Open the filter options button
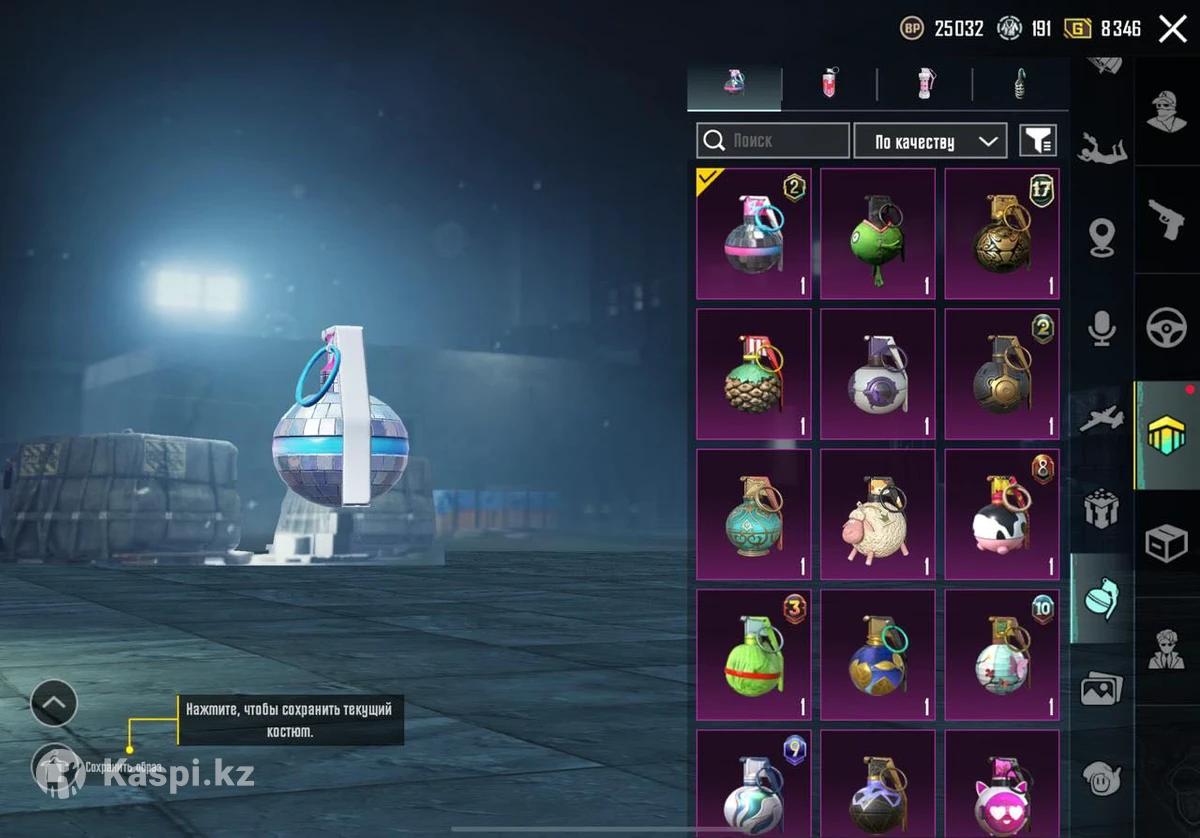The width and height of the screenshot is (1200, 838). pos(1038,141)
